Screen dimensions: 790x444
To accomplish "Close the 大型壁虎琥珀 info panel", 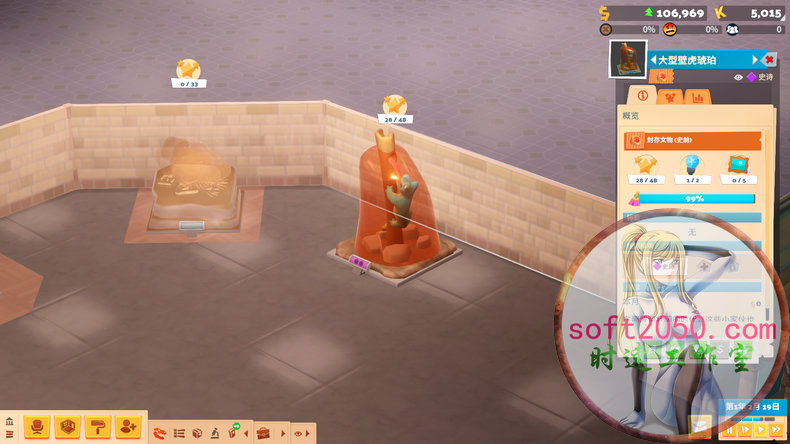I will 769,60.
